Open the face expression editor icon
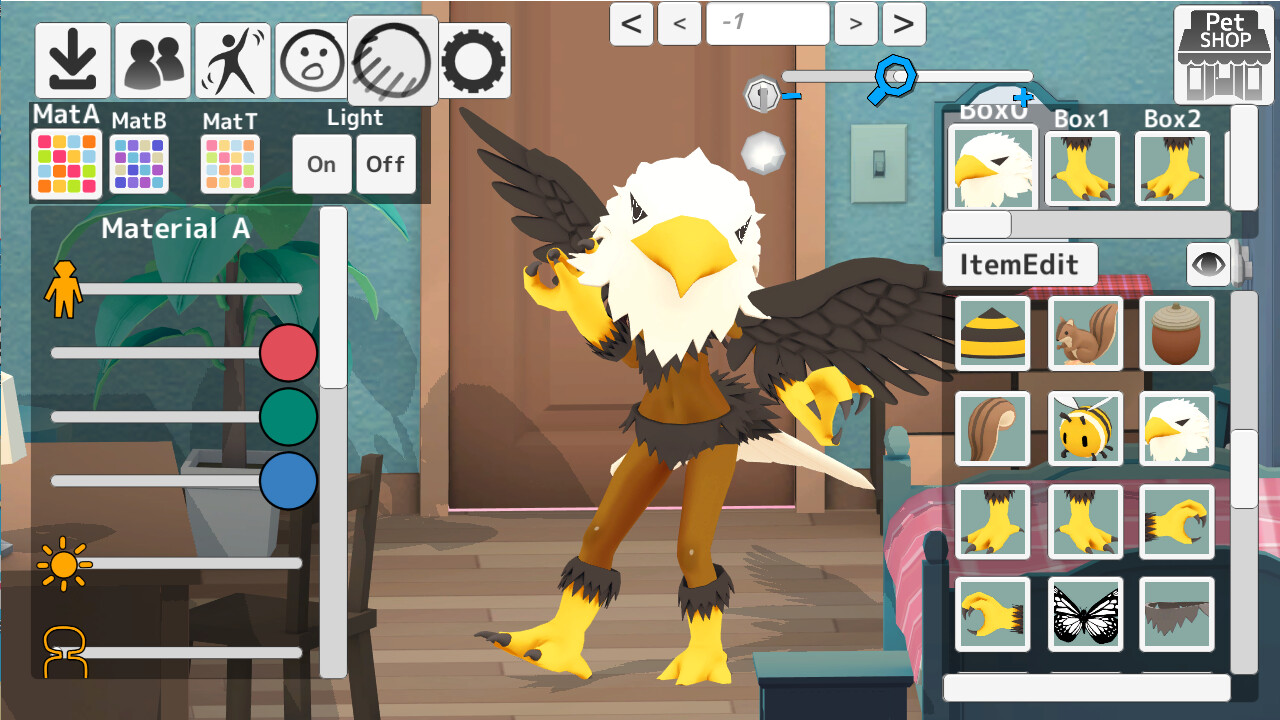The height and width of the screenshot is (720, 1280). pyautogui.click(x=311, y=60)
